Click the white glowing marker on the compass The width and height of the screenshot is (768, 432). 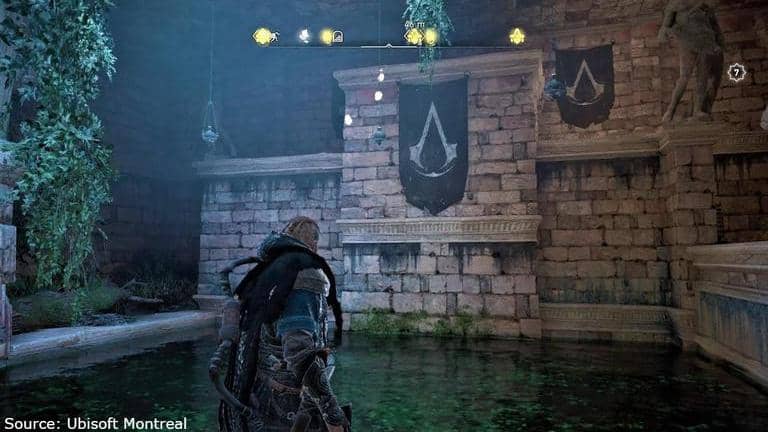(x=304, y=36)
